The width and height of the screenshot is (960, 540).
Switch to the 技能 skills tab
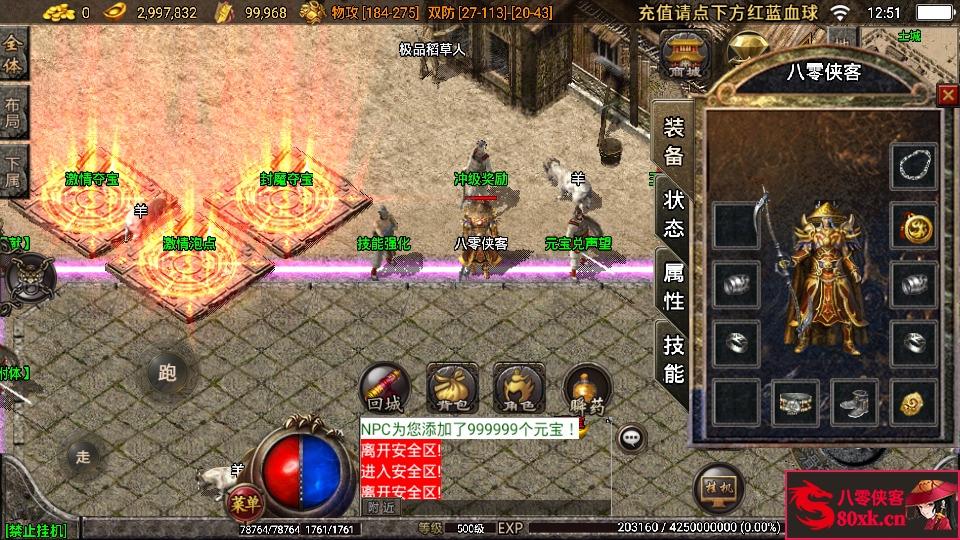coord(674,359)
